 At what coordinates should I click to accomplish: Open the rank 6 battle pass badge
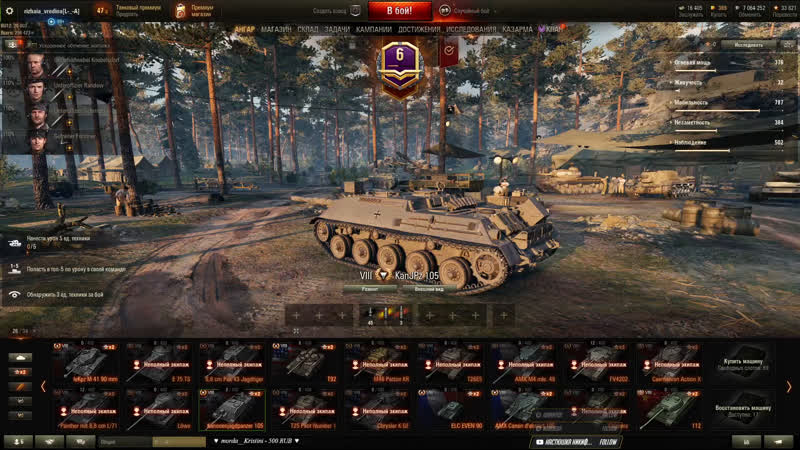pos(400,72)
